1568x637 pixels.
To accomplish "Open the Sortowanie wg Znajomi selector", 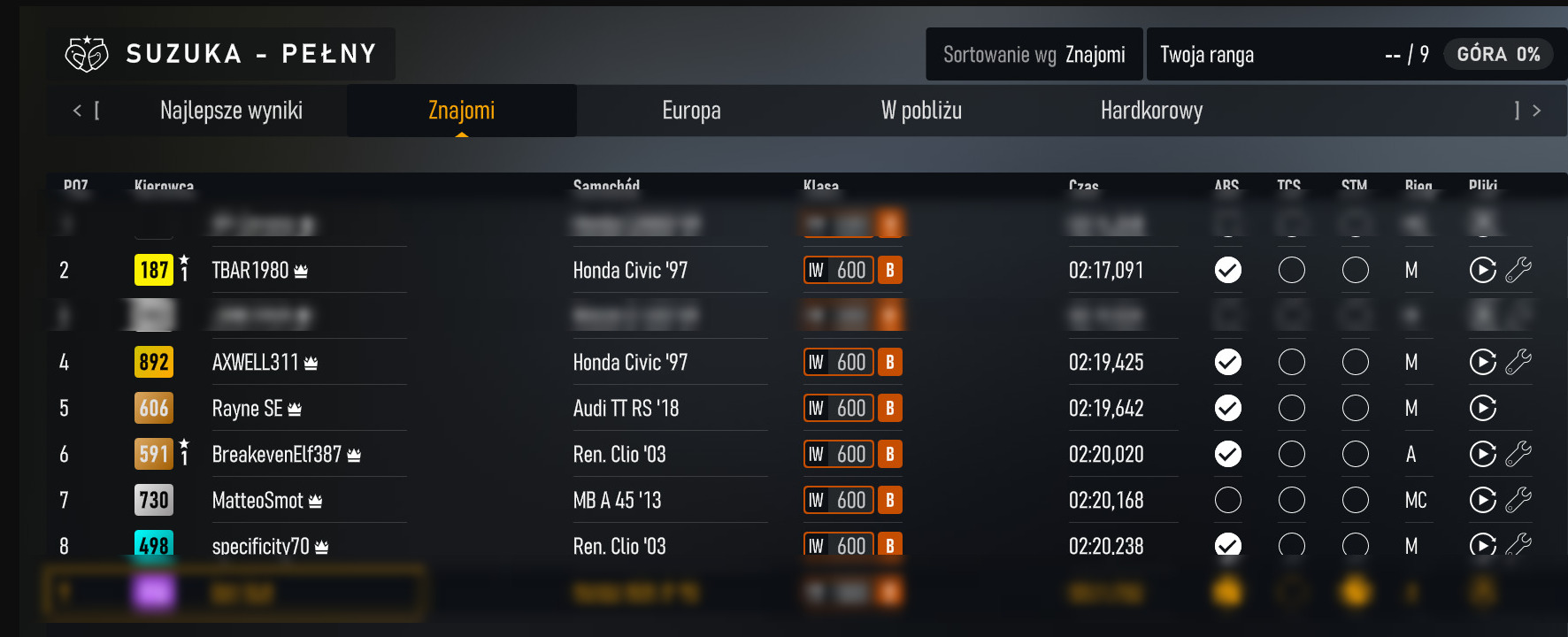I will coord(1033,54).
